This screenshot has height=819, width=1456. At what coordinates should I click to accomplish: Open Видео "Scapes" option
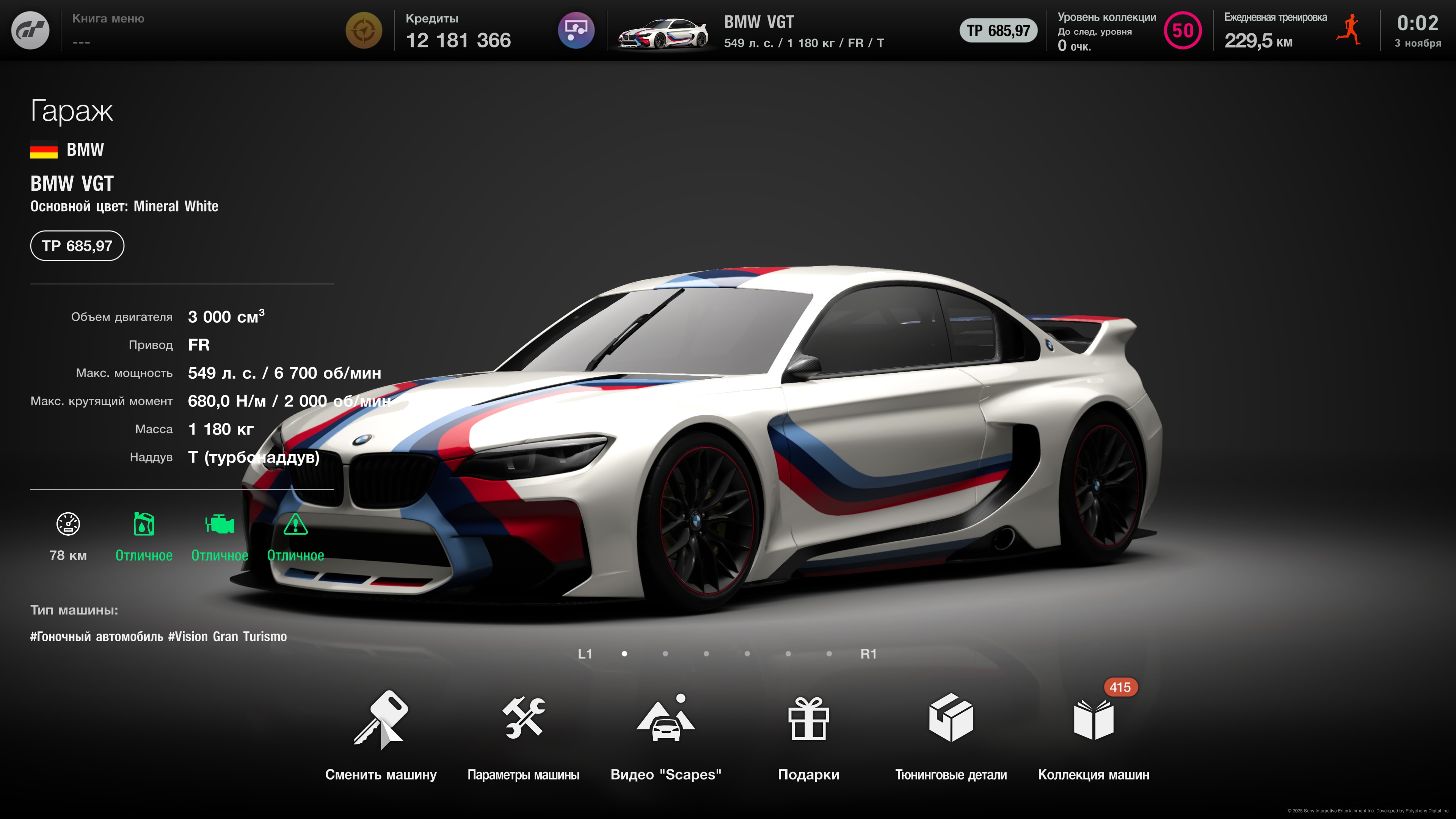[665, 720]
